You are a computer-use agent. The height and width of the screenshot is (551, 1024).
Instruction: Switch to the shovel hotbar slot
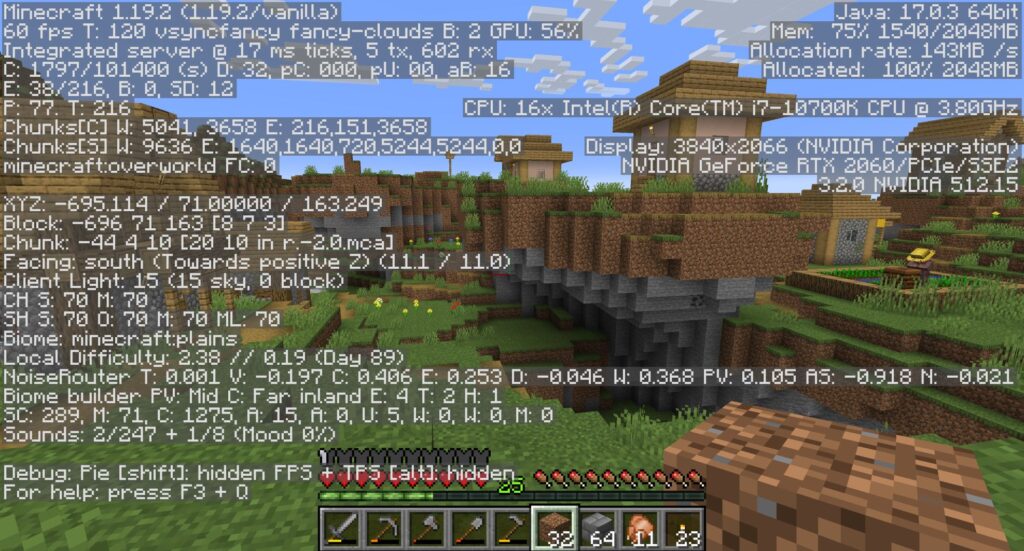467,527
